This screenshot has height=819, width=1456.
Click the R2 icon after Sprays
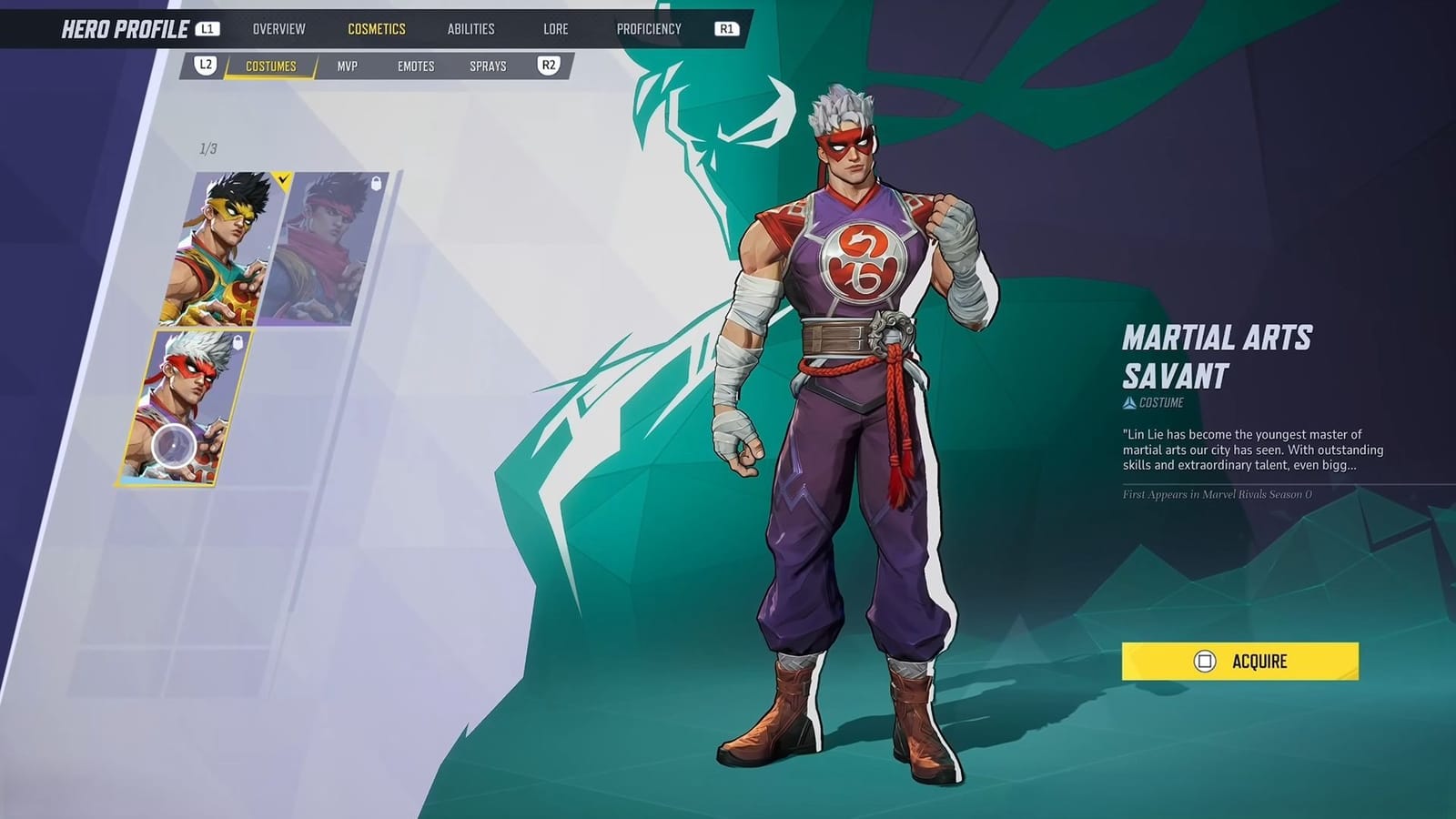[x=547, y=66]
